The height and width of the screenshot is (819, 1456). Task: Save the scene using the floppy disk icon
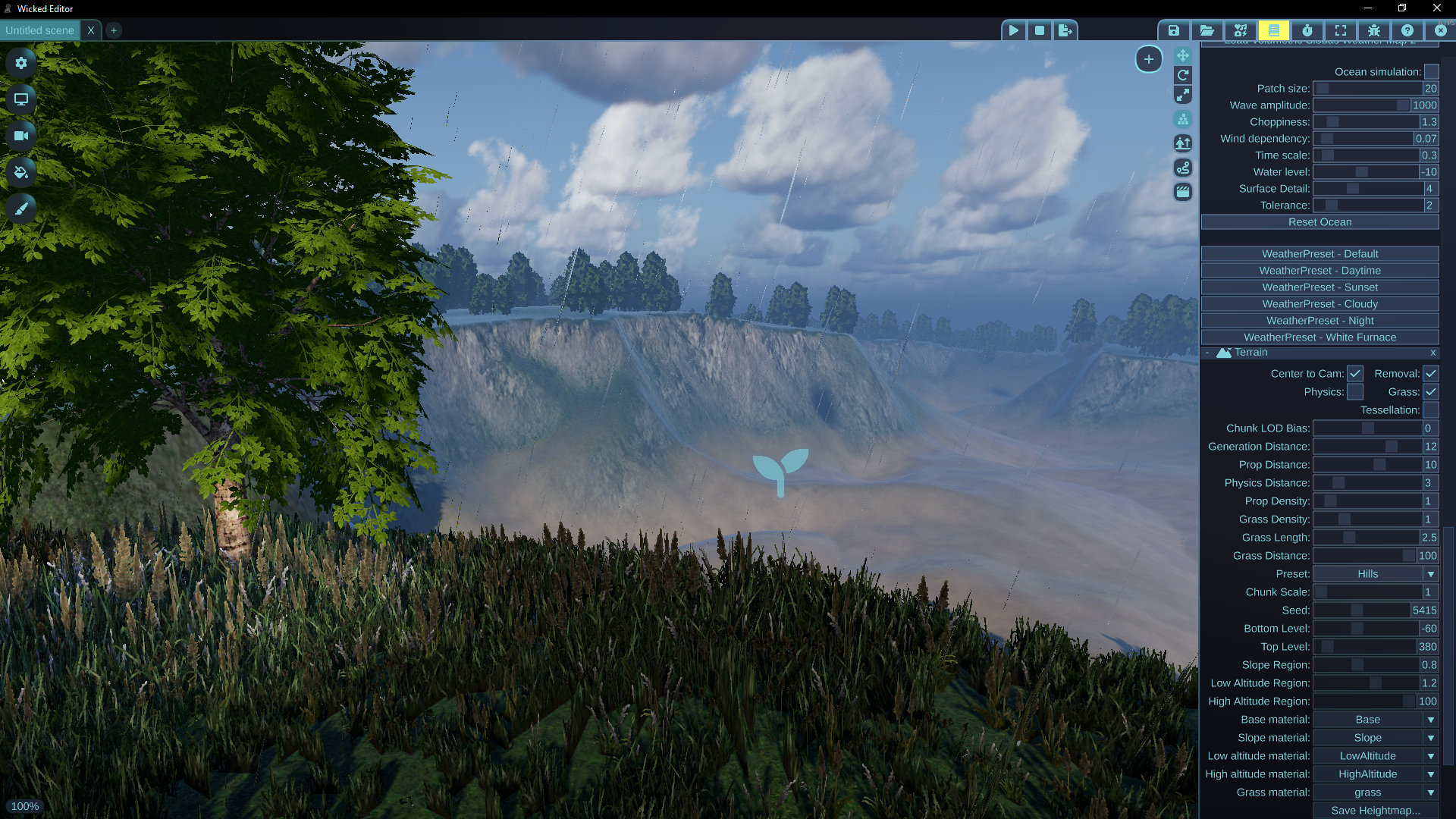[1173, 30]
